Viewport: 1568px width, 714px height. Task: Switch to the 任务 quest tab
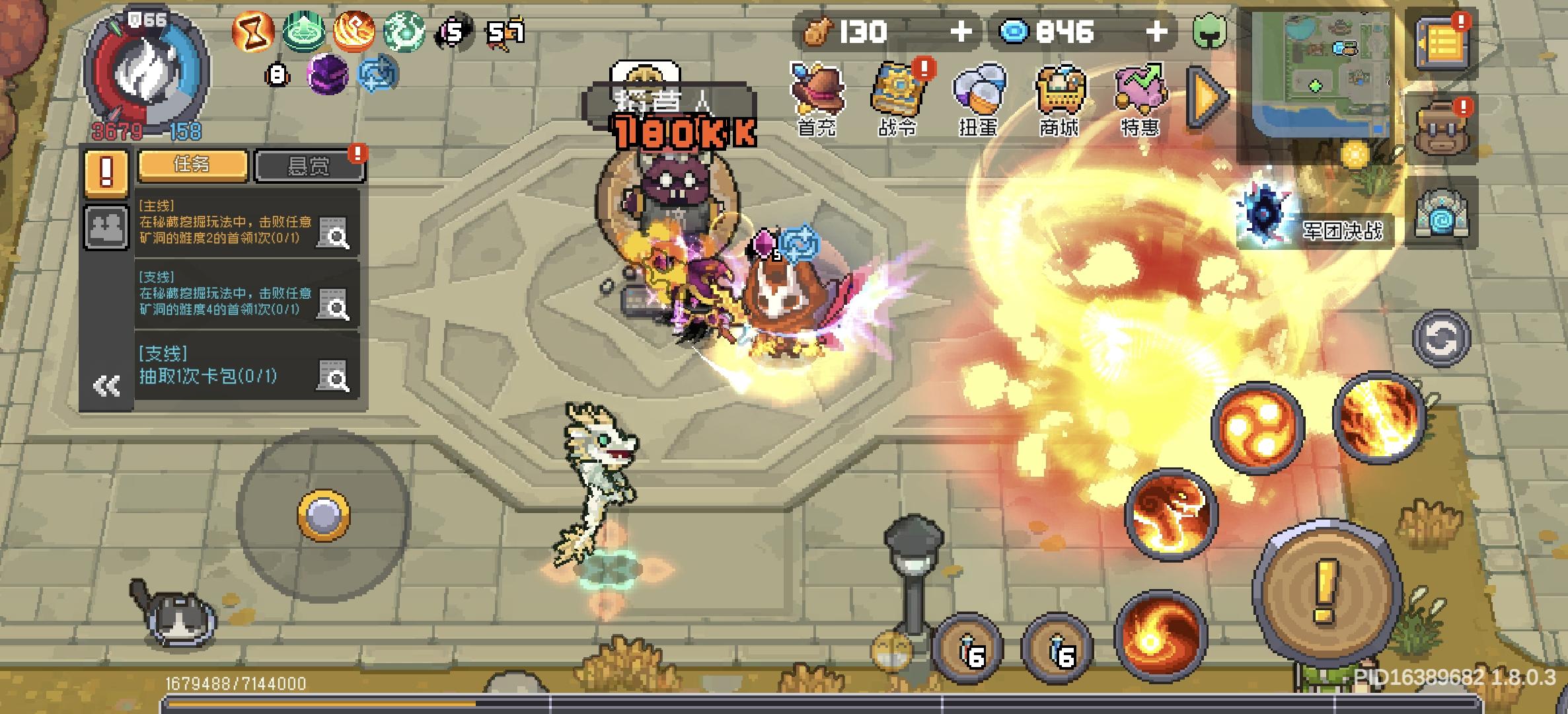[x=192, y=164]
